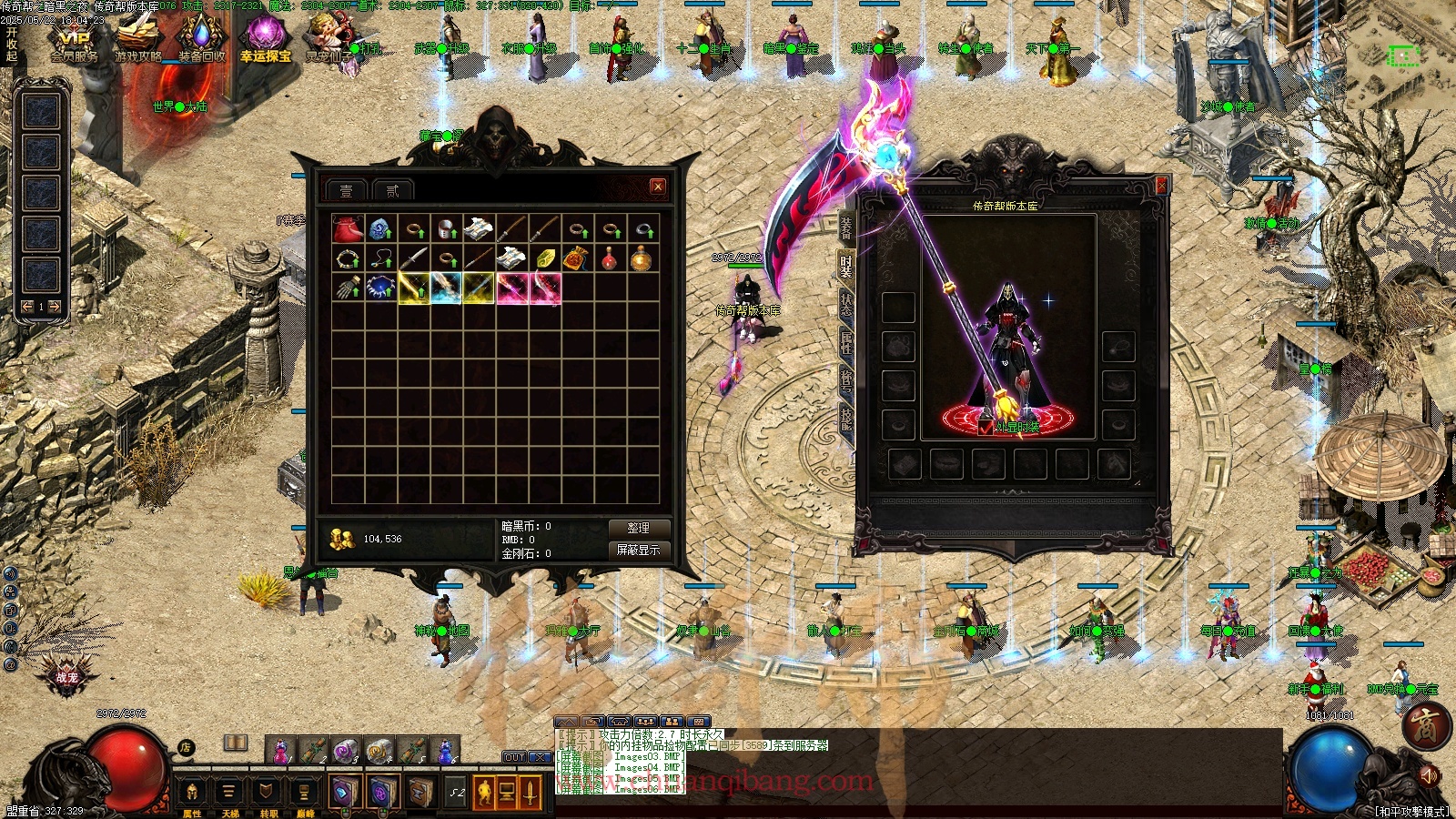This screenshot has width=1456, height=819.
Task: Use the pink potion in hotbar slot 1
Action: click(x=280, y=751)
